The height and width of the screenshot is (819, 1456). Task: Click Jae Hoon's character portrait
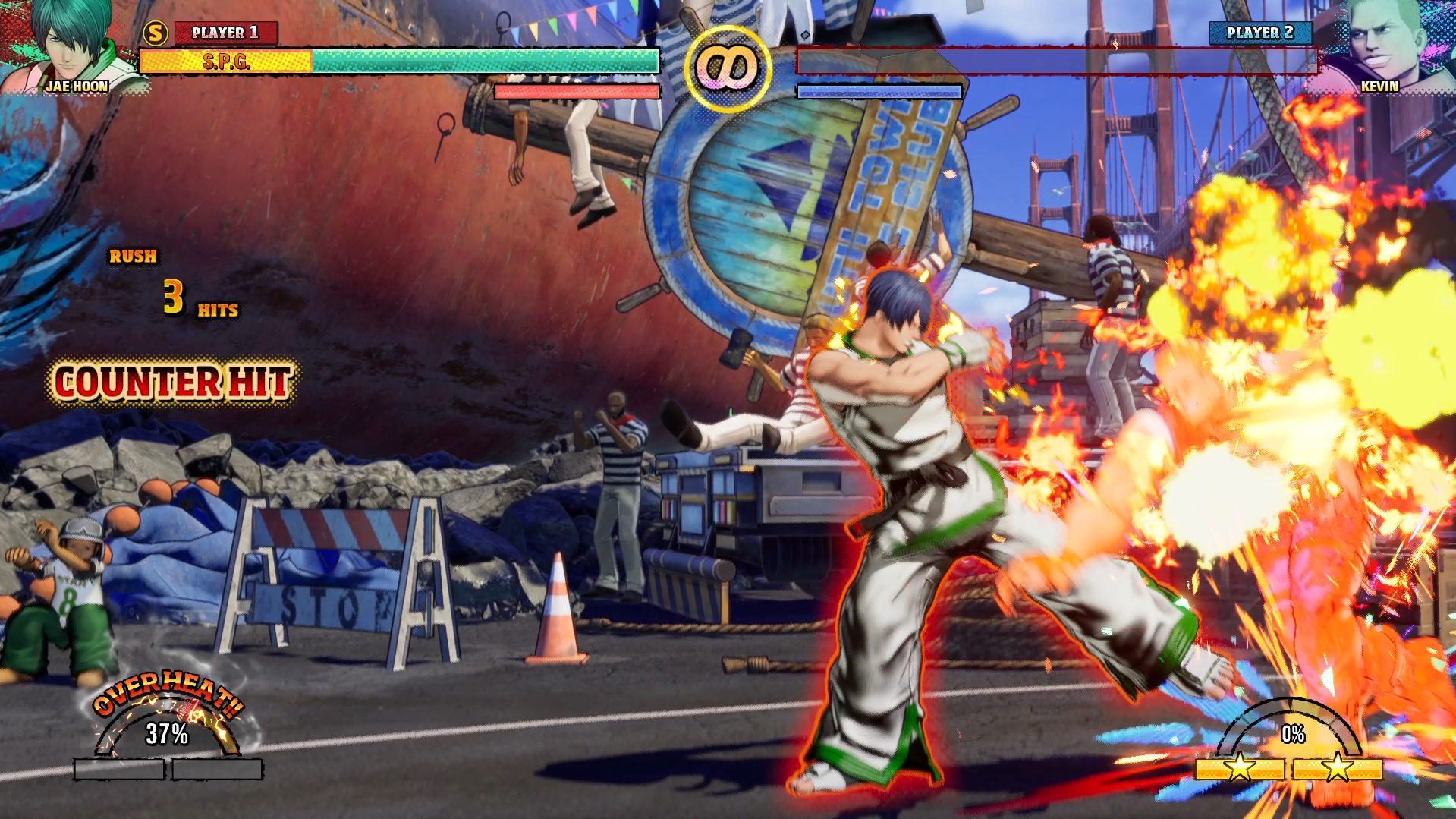pos(72,46)
